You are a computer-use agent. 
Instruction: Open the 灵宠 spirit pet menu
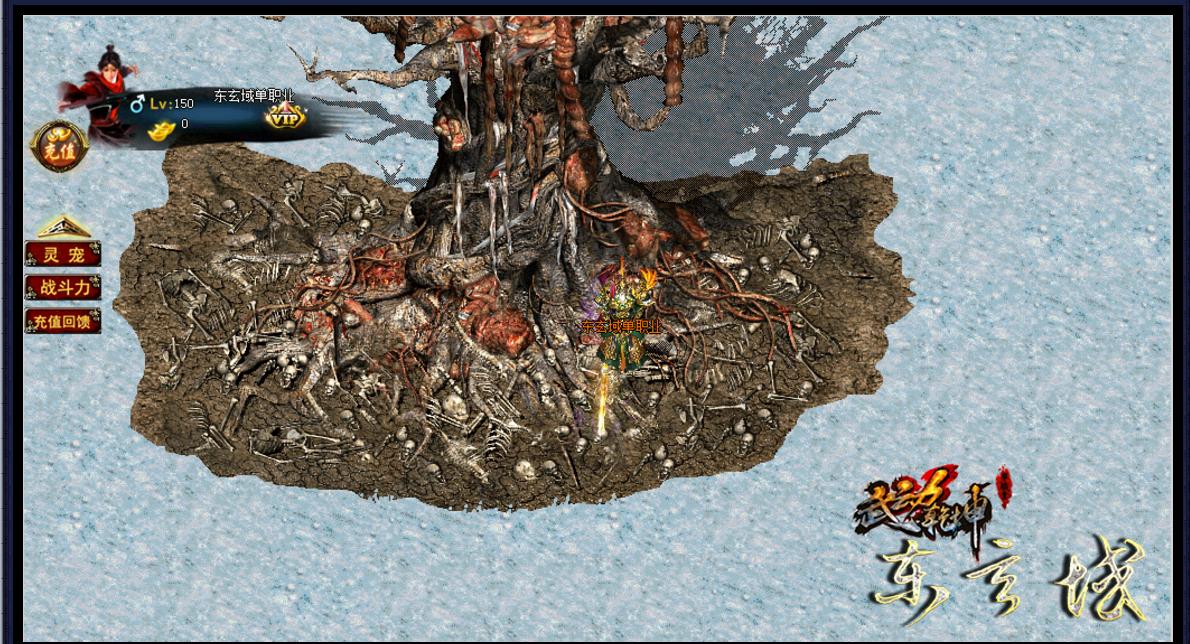[x=63, y=254]
